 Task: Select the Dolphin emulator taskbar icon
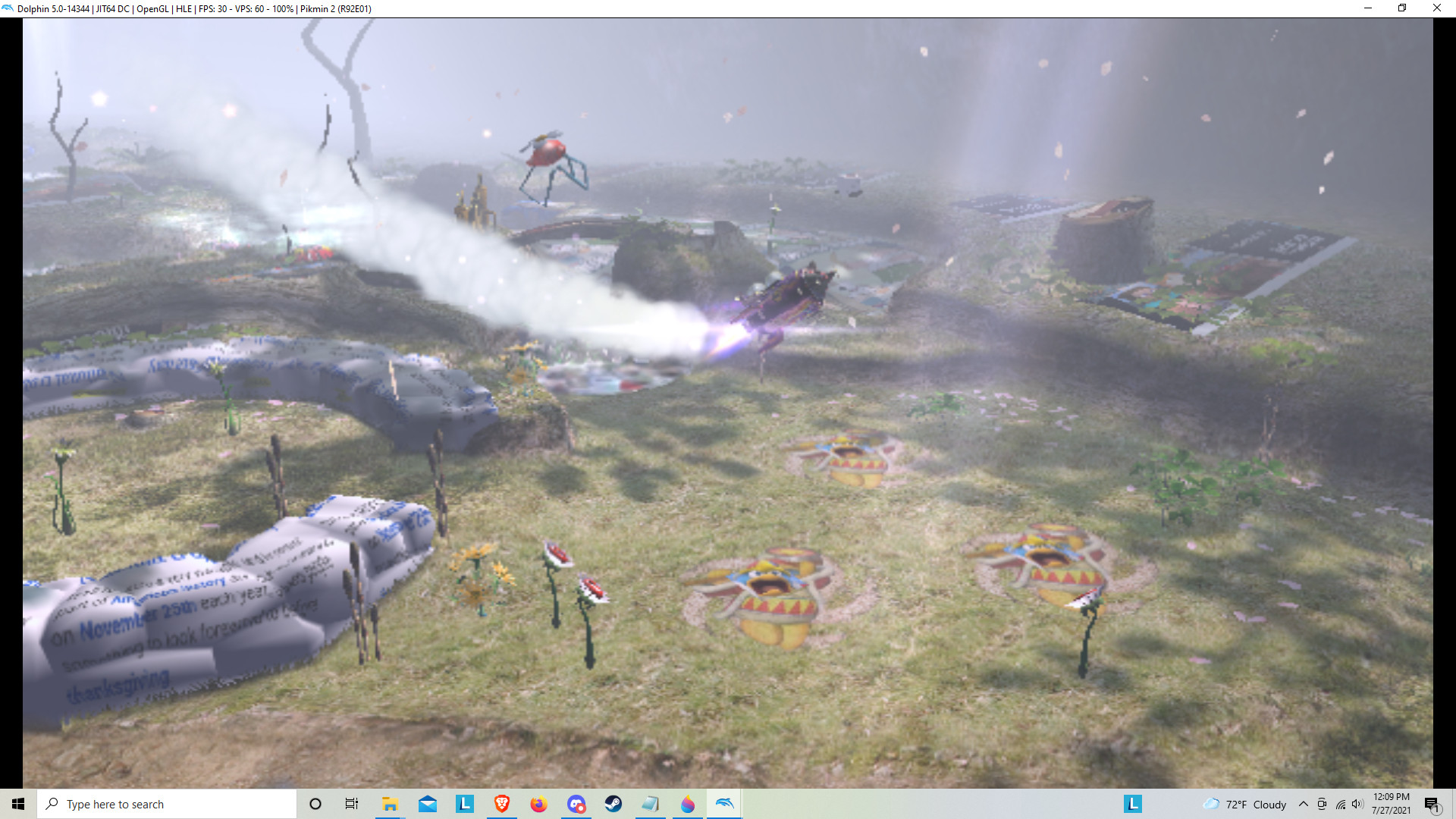click(x=724, y=804)
